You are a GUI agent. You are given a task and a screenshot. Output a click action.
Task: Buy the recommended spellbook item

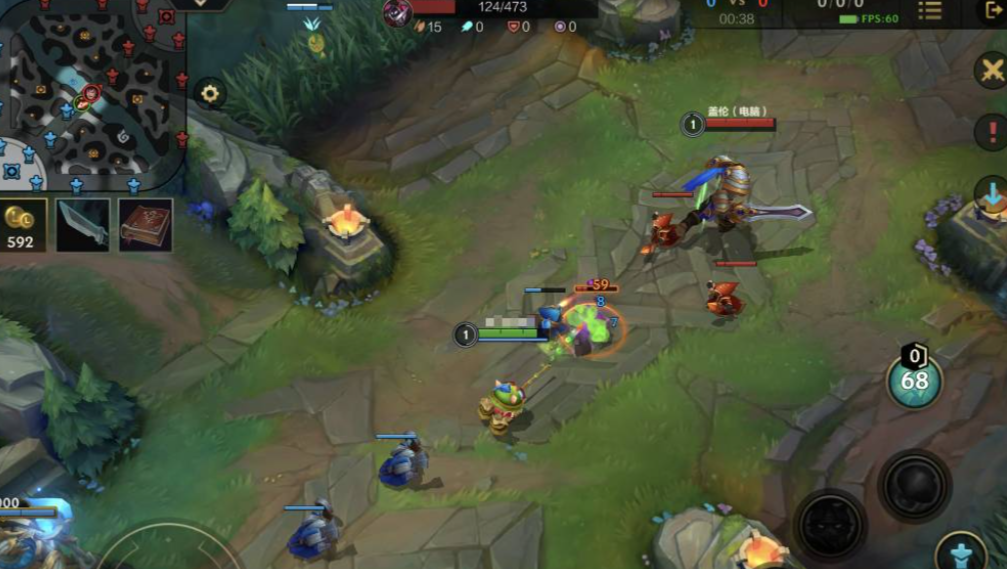point(146,224)
